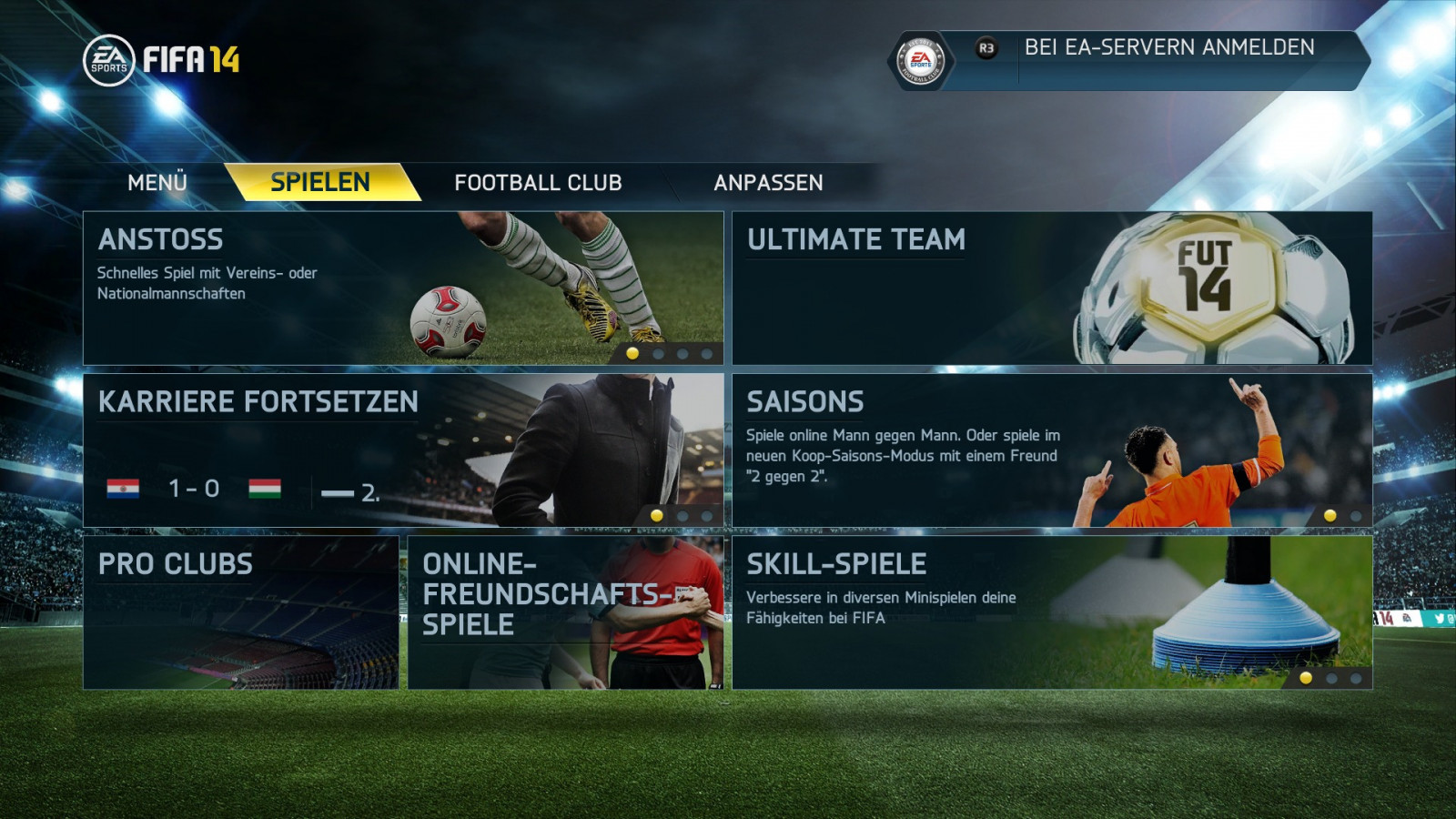Image resolution: width=1456 pixels, height=819 pixels.
Task: Select the SPIELEN tab
Action: 320,183
